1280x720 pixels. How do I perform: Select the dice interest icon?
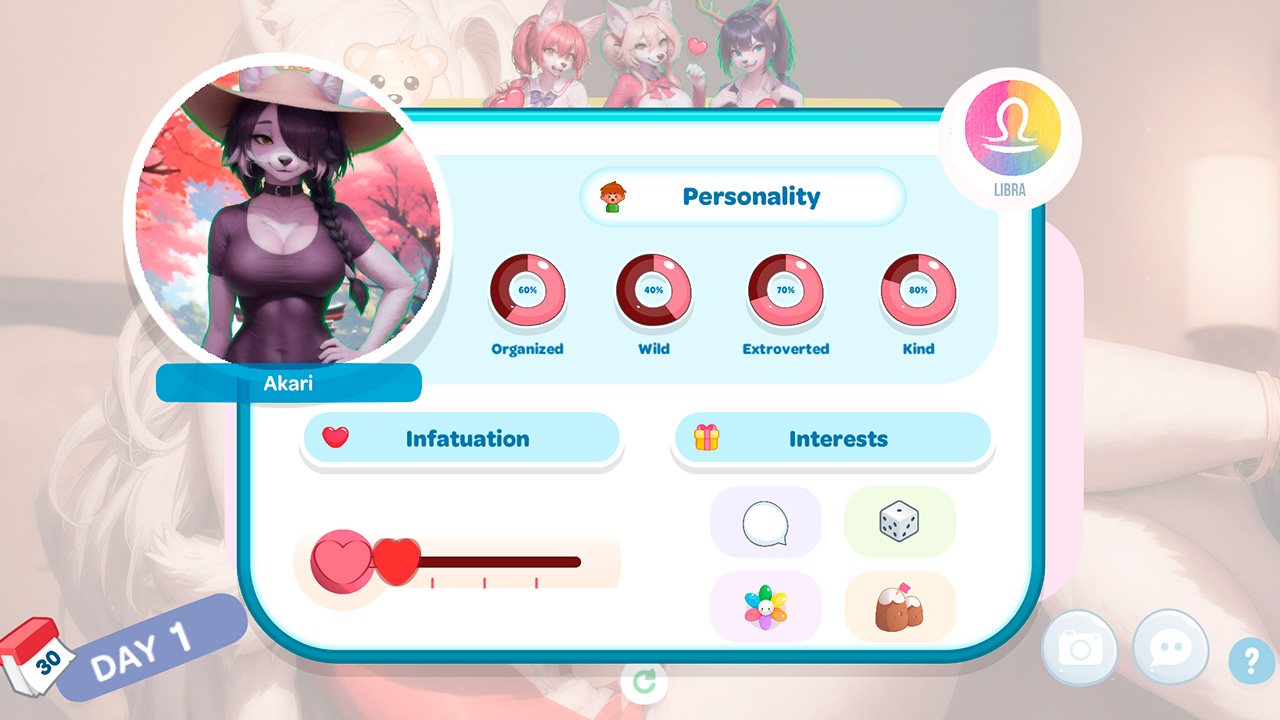tap(901, 521)
